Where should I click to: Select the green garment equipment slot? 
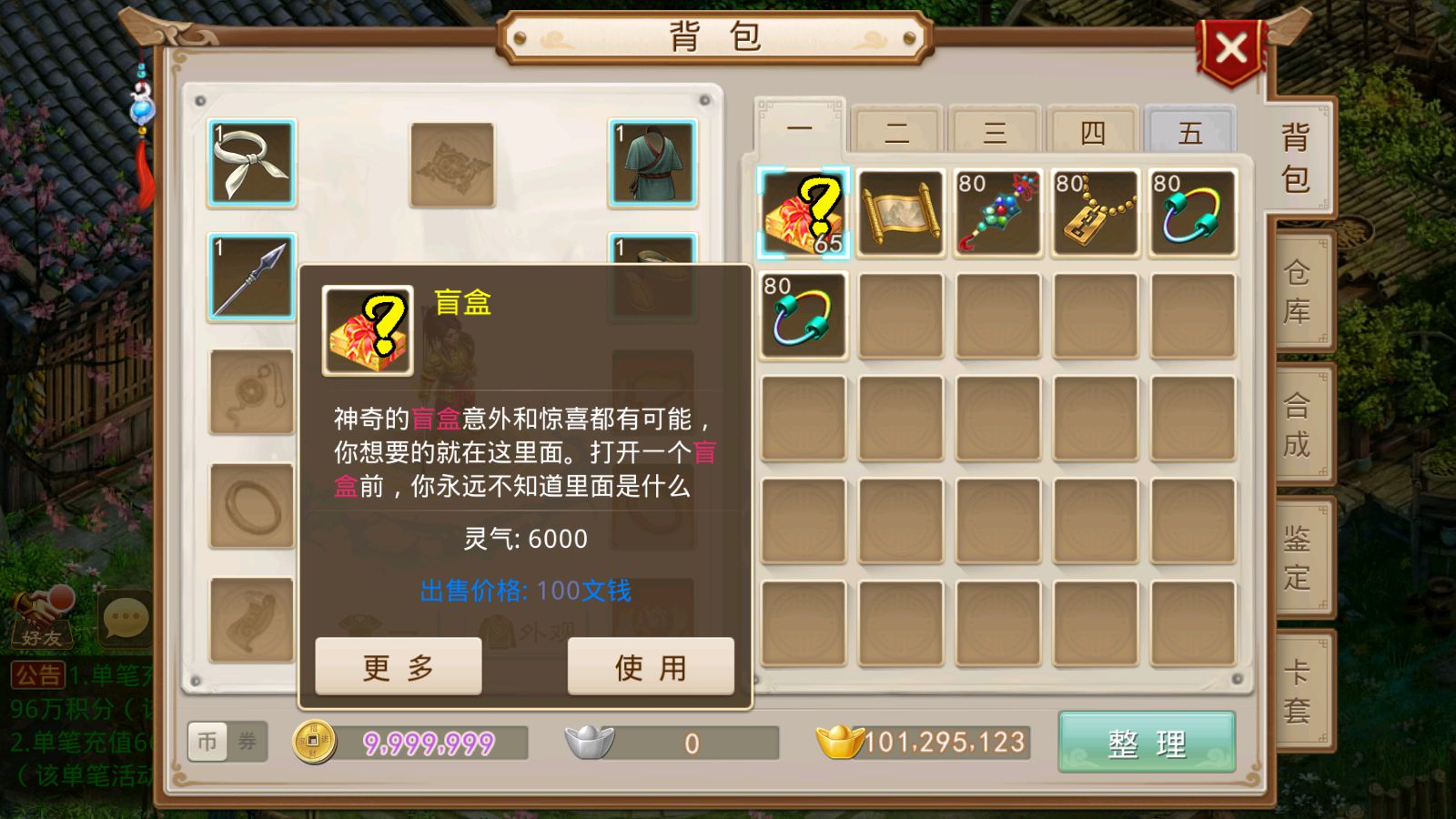click(652, 162)
